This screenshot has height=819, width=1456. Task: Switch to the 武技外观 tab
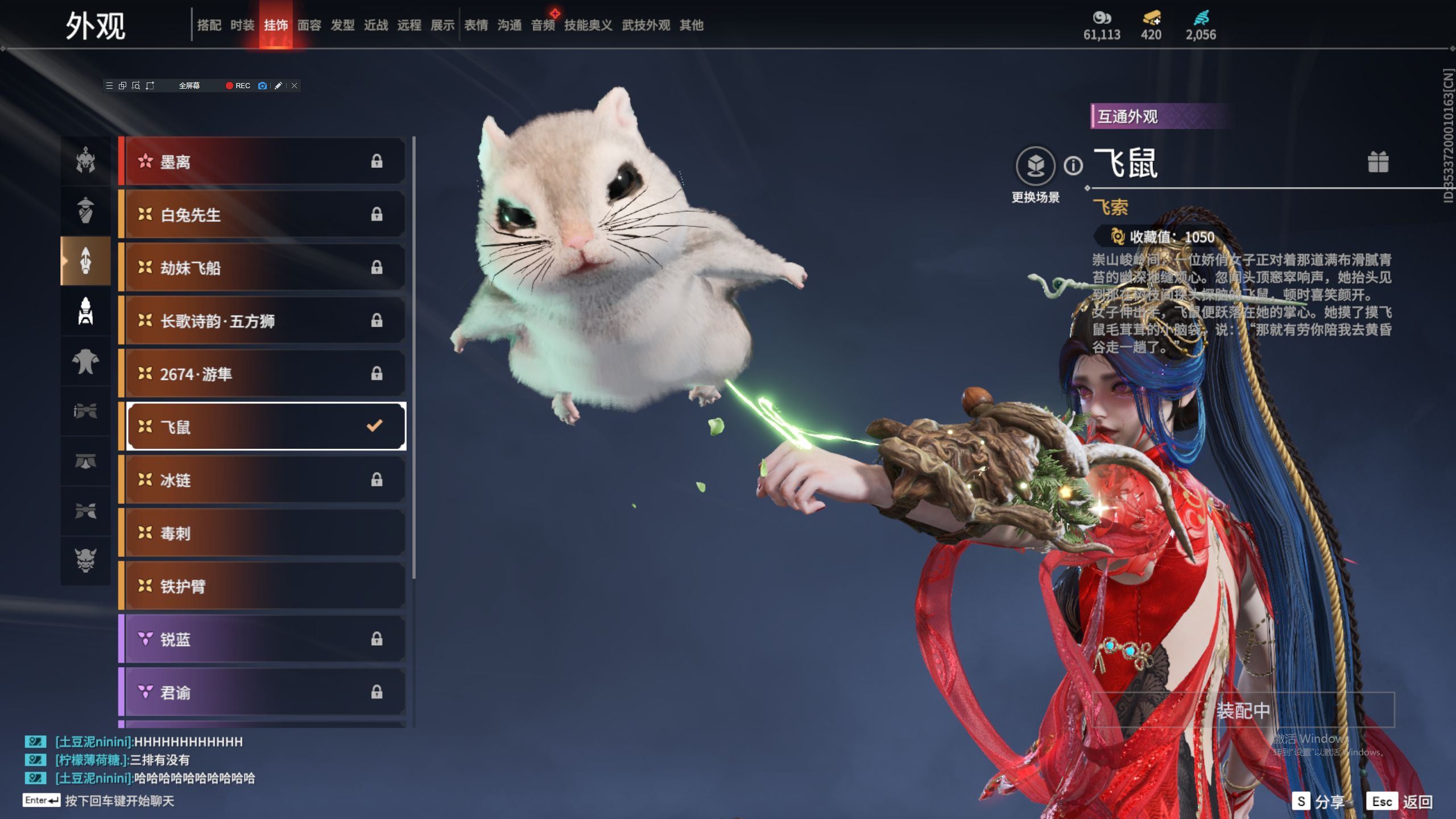(646, 25)
